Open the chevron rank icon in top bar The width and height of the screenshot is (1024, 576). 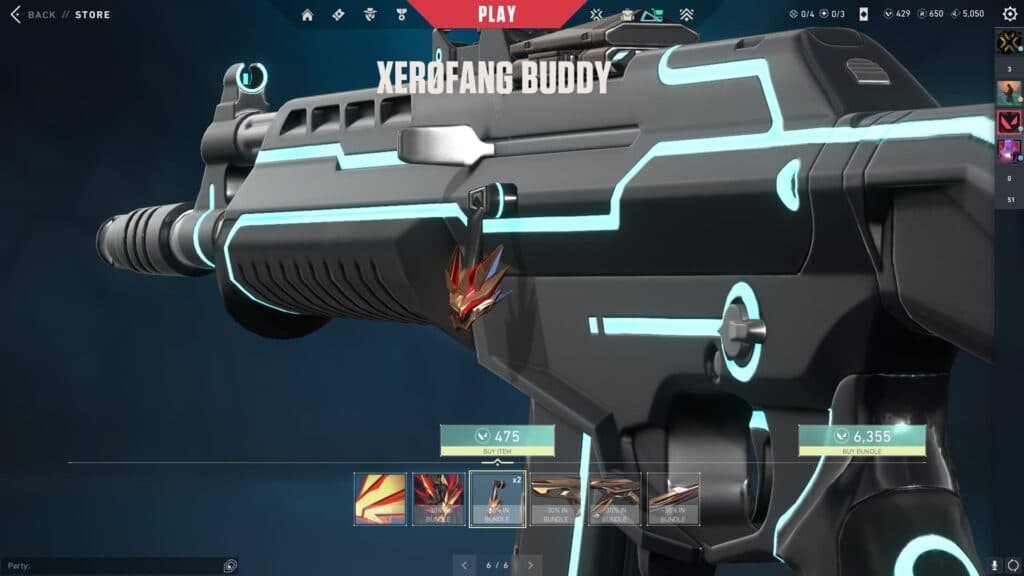point(686,15)
